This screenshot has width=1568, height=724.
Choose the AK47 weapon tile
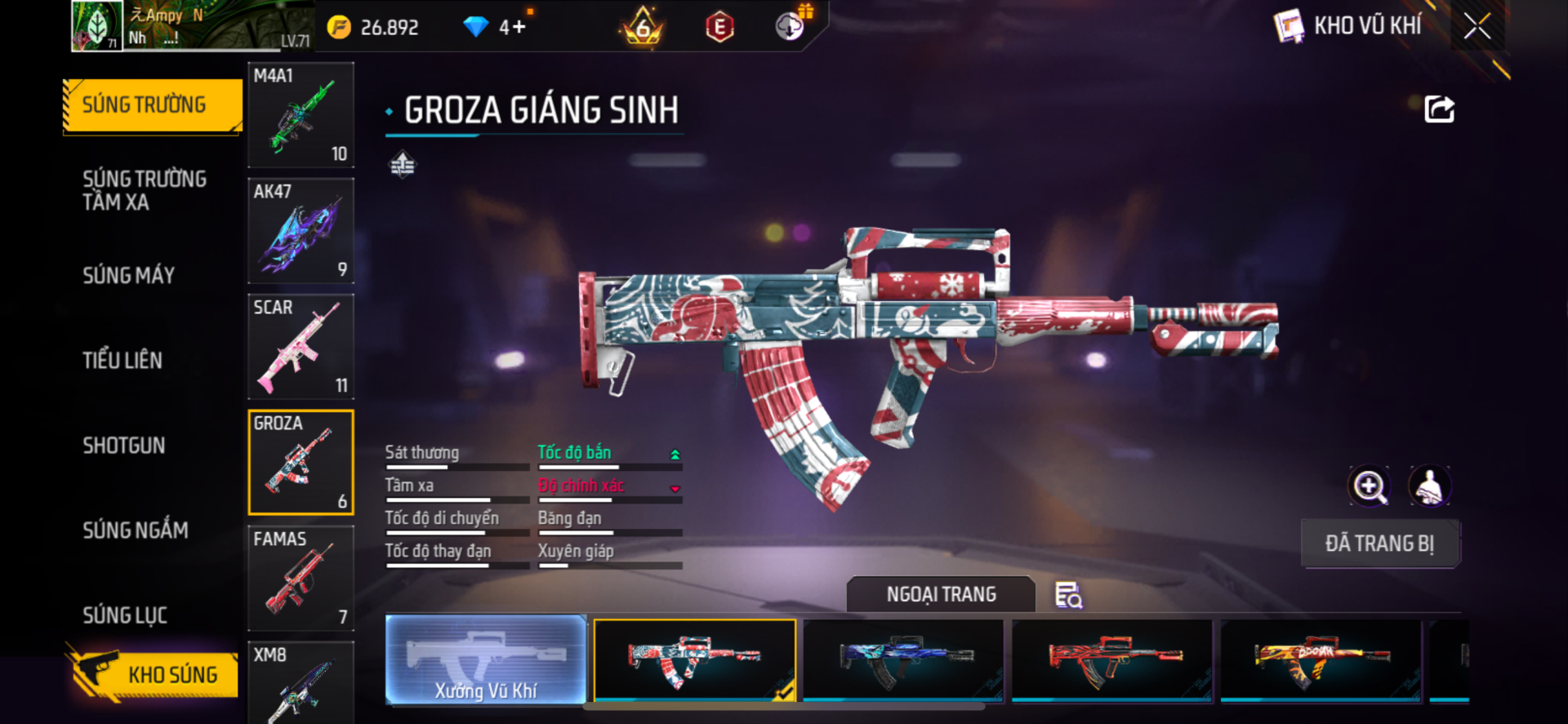pos(301,231)
